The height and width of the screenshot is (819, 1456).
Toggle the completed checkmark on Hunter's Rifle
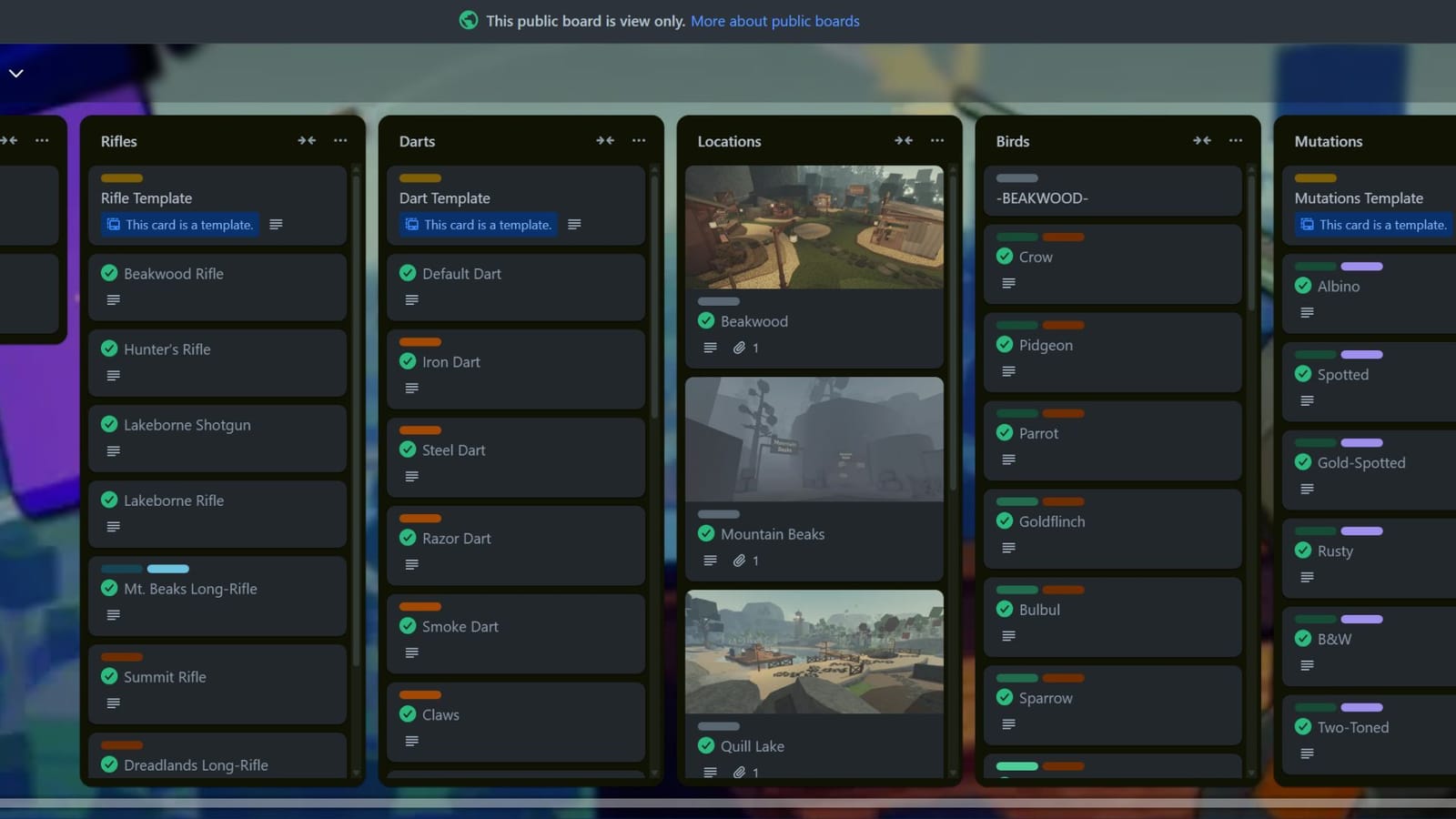109,349
